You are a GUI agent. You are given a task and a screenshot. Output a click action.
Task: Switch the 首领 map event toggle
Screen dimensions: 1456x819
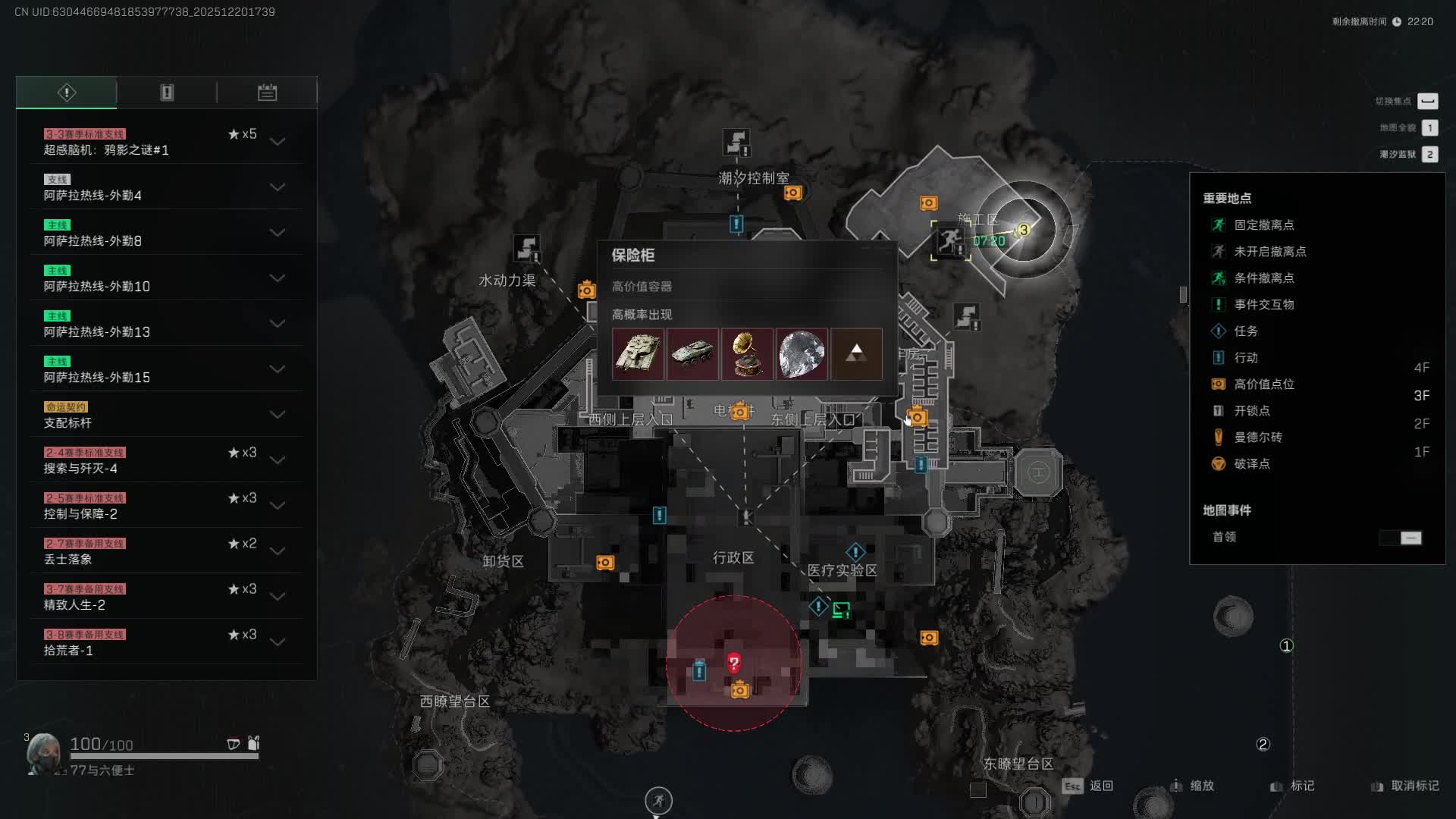point(1401,538)
